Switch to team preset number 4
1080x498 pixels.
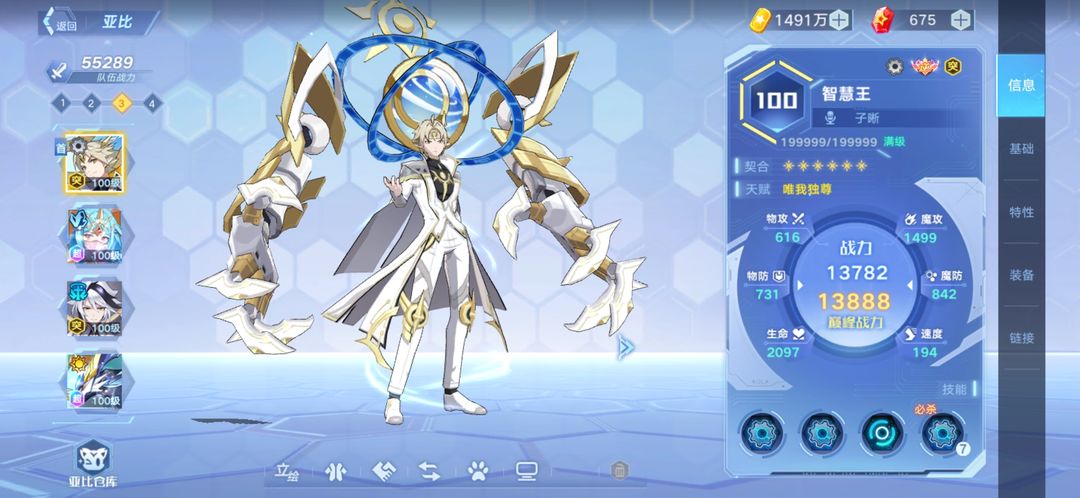point(151,102)
